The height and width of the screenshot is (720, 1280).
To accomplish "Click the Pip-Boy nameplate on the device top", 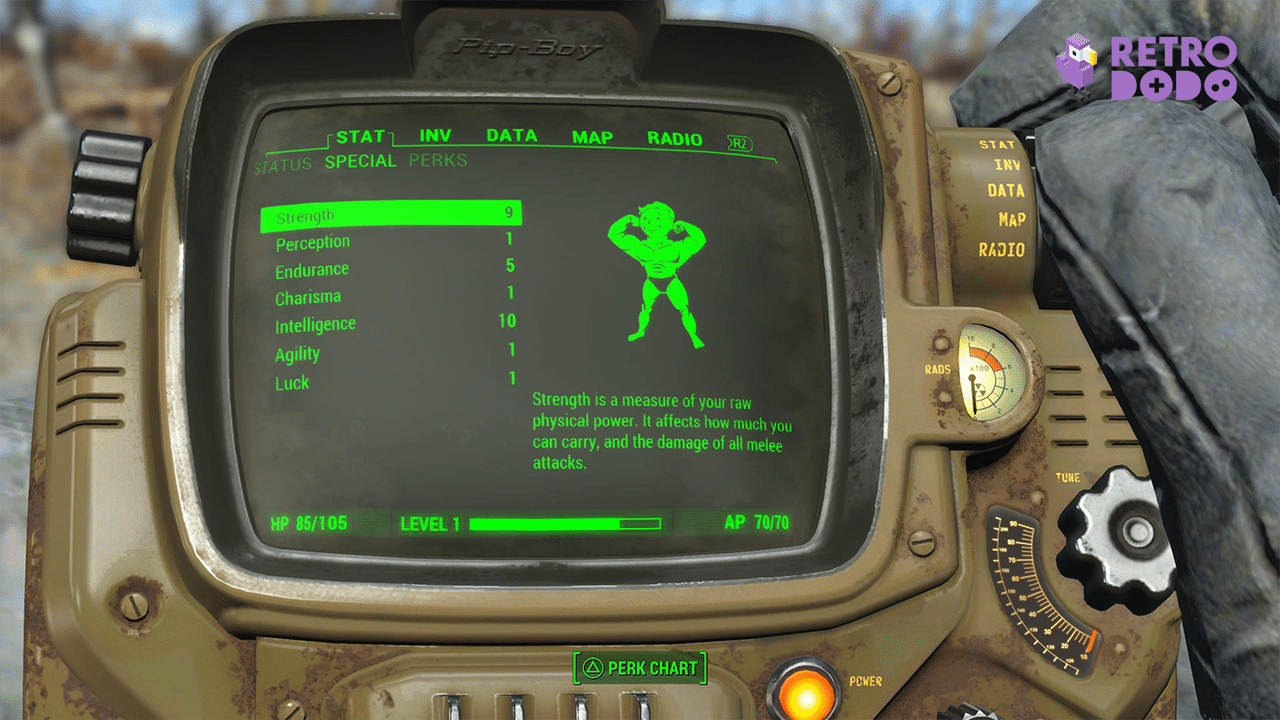I will [530, 45].
